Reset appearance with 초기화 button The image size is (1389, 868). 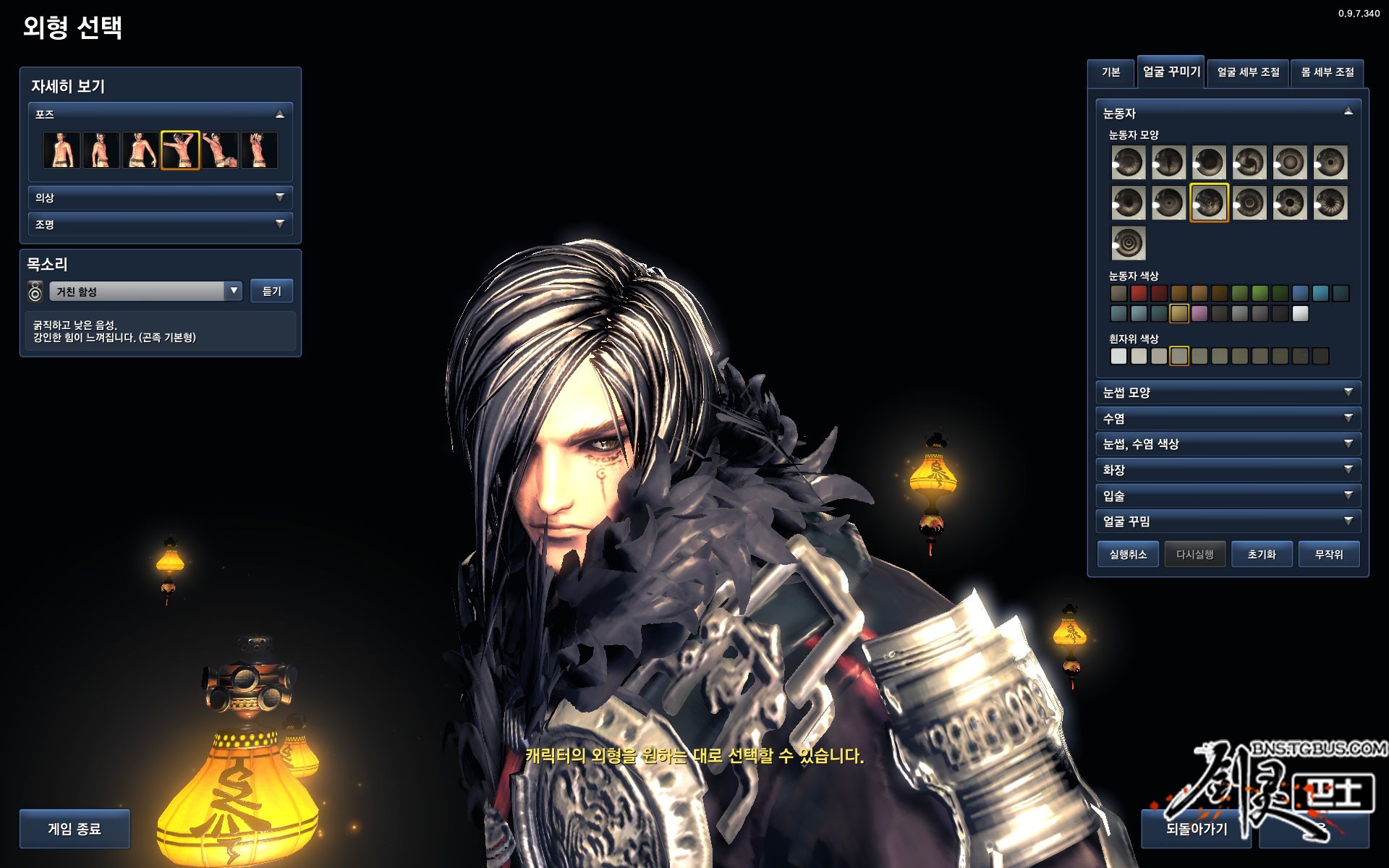[x=1262, y=555]
